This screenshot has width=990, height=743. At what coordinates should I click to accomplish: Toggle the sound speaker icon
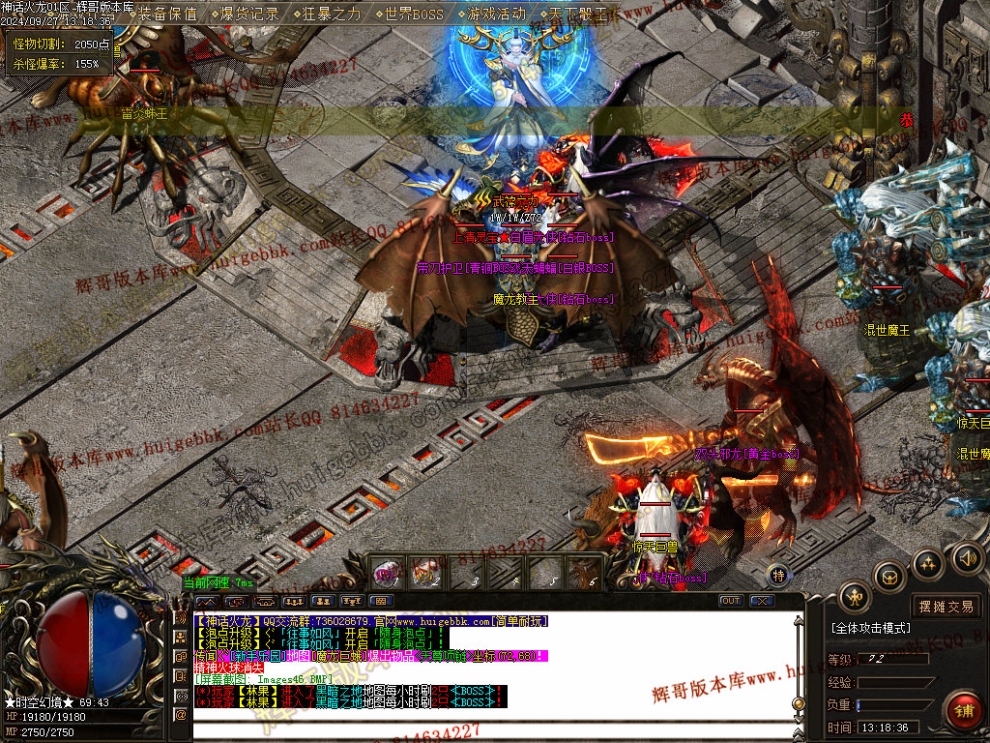coord(967,557)
